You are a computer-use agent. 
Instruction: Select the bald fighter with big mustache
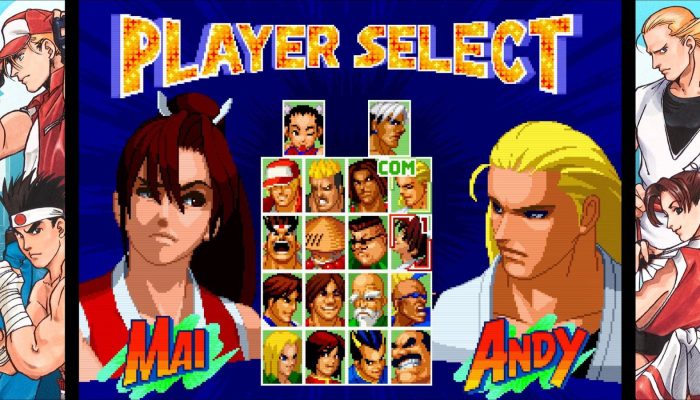point(409,355)
